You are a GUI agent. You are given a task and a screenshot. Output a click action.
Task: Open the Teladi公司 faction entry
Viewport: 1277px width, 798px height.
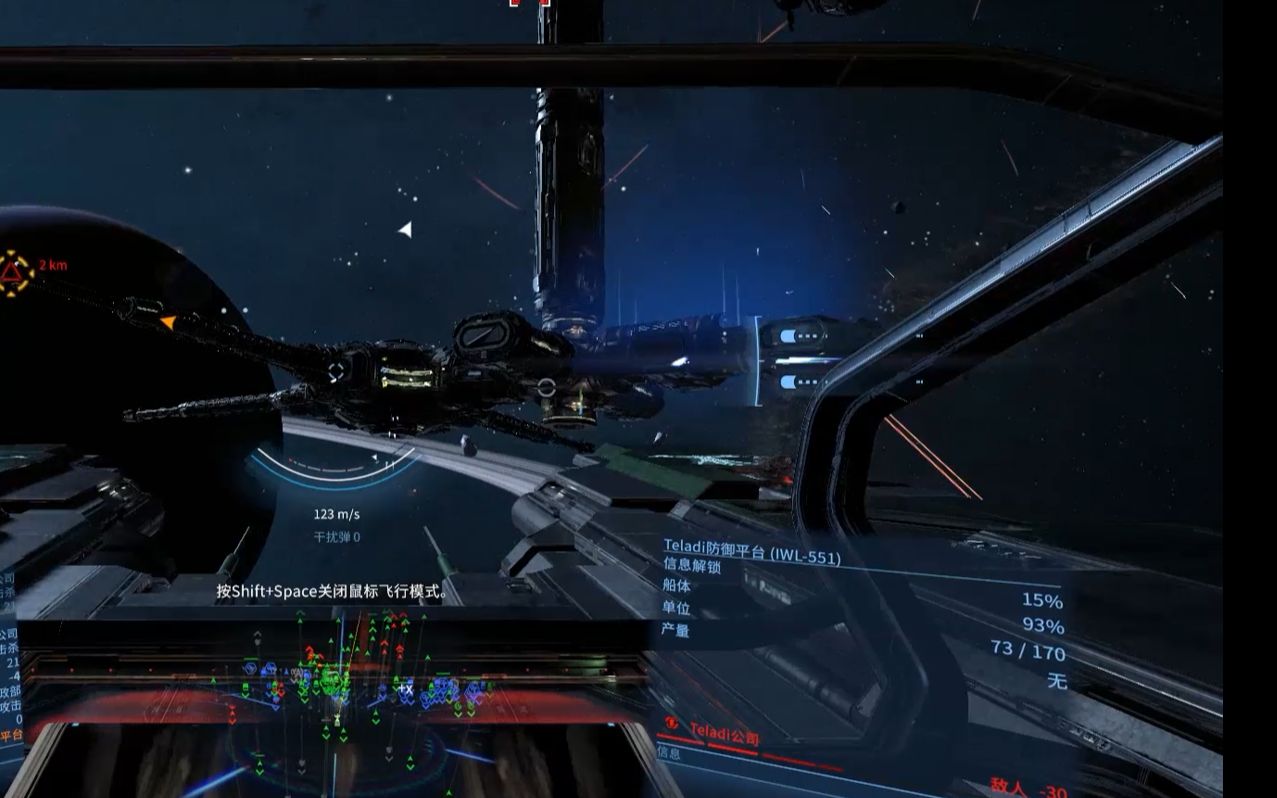point(724,736)
